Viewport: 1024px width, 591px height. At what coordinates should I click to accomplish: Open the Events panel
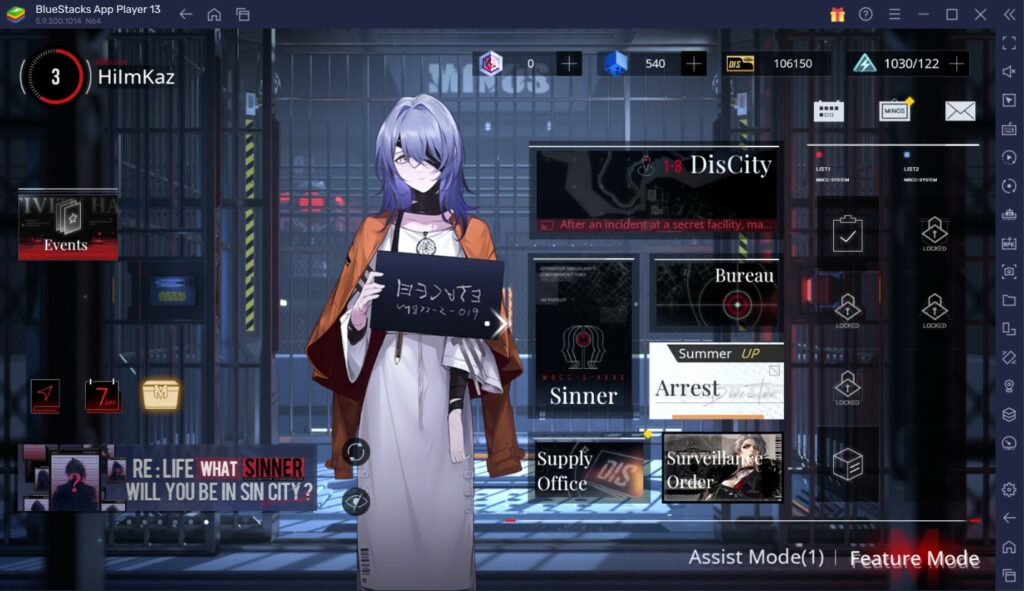(67, 225)
